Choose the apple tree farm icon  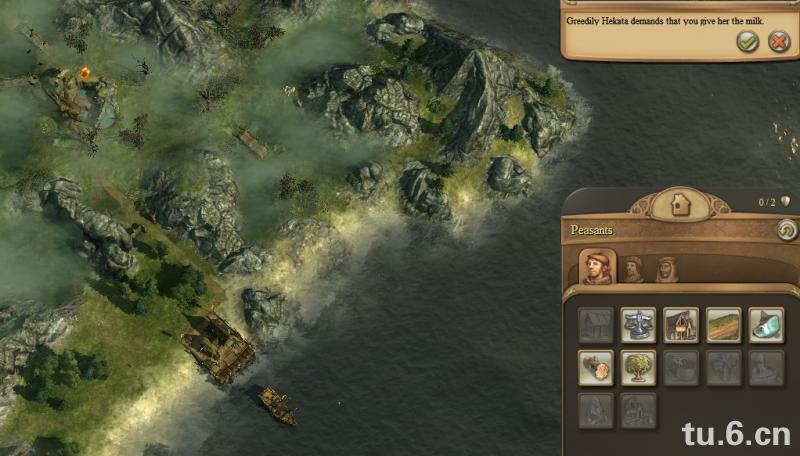tap(638, 368)
